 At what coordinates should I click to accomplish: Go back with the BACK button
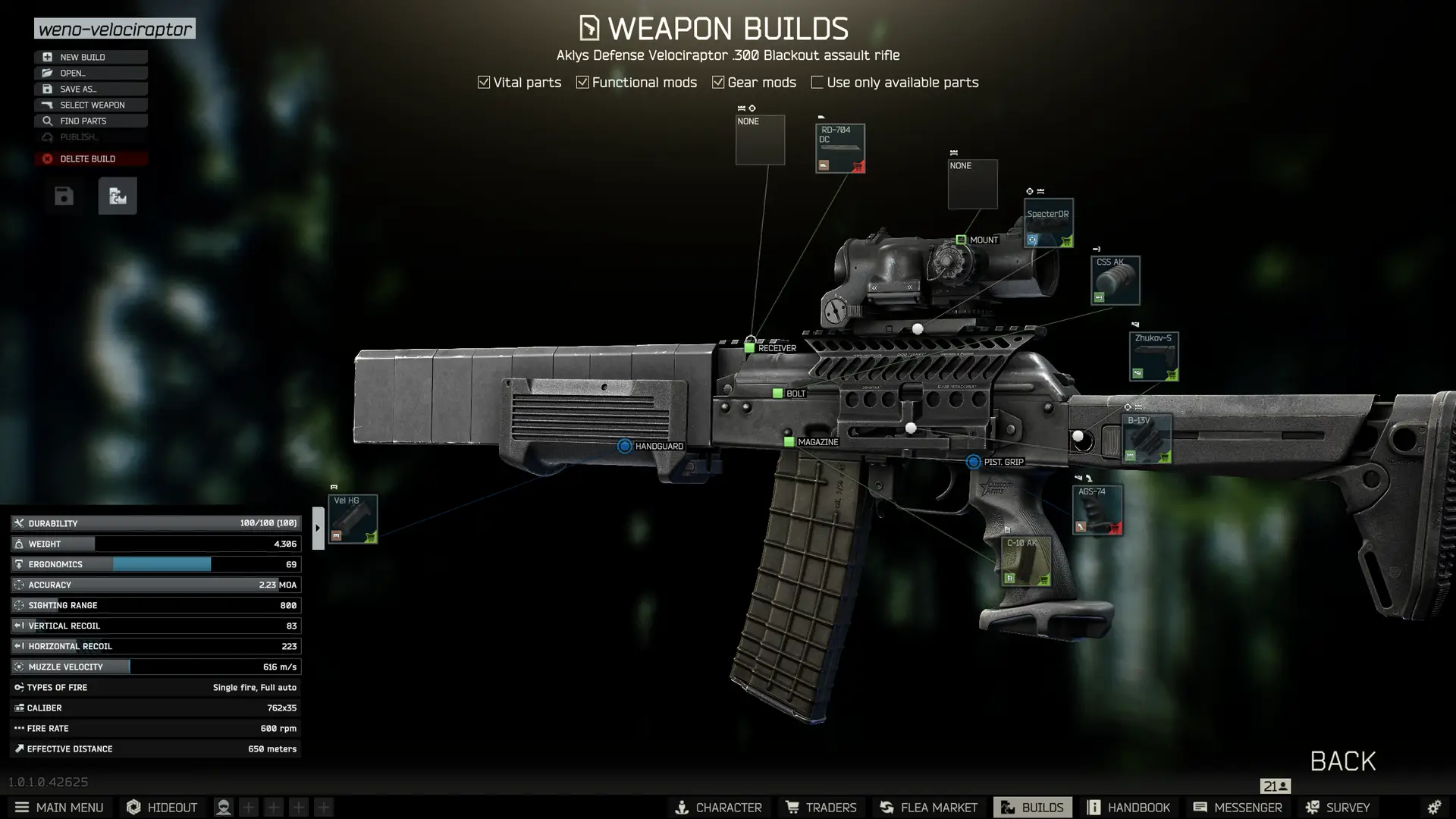pyautogui.click(x=1342, y=761)
